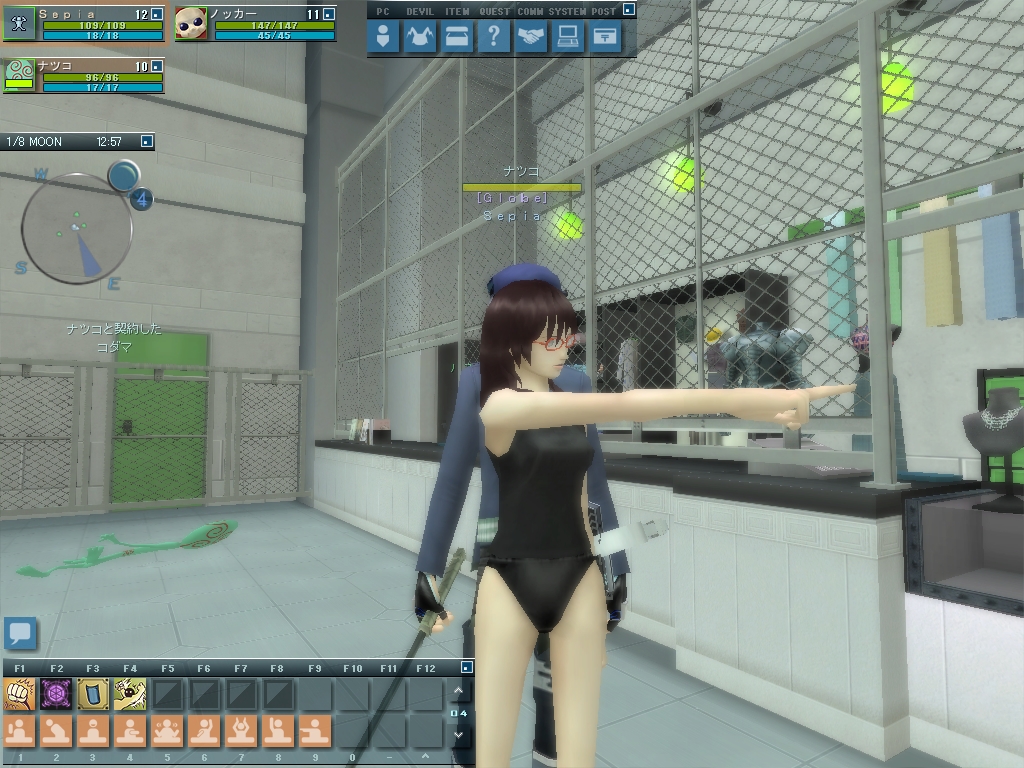Viewport: 1024px width, 768px height.
Task: Click the circular compass minimap
Action: click(77, 229)
